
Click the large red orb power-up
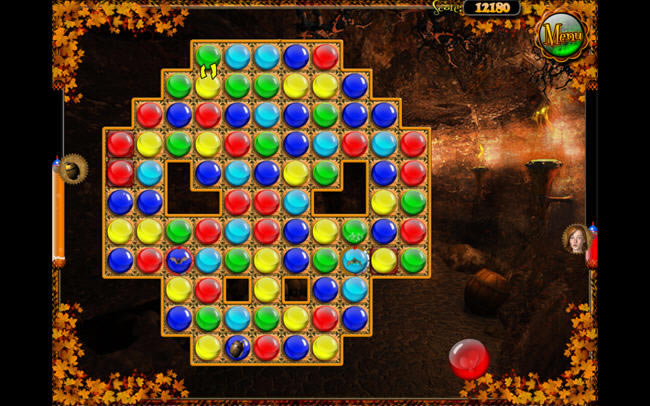coord(468,358)
